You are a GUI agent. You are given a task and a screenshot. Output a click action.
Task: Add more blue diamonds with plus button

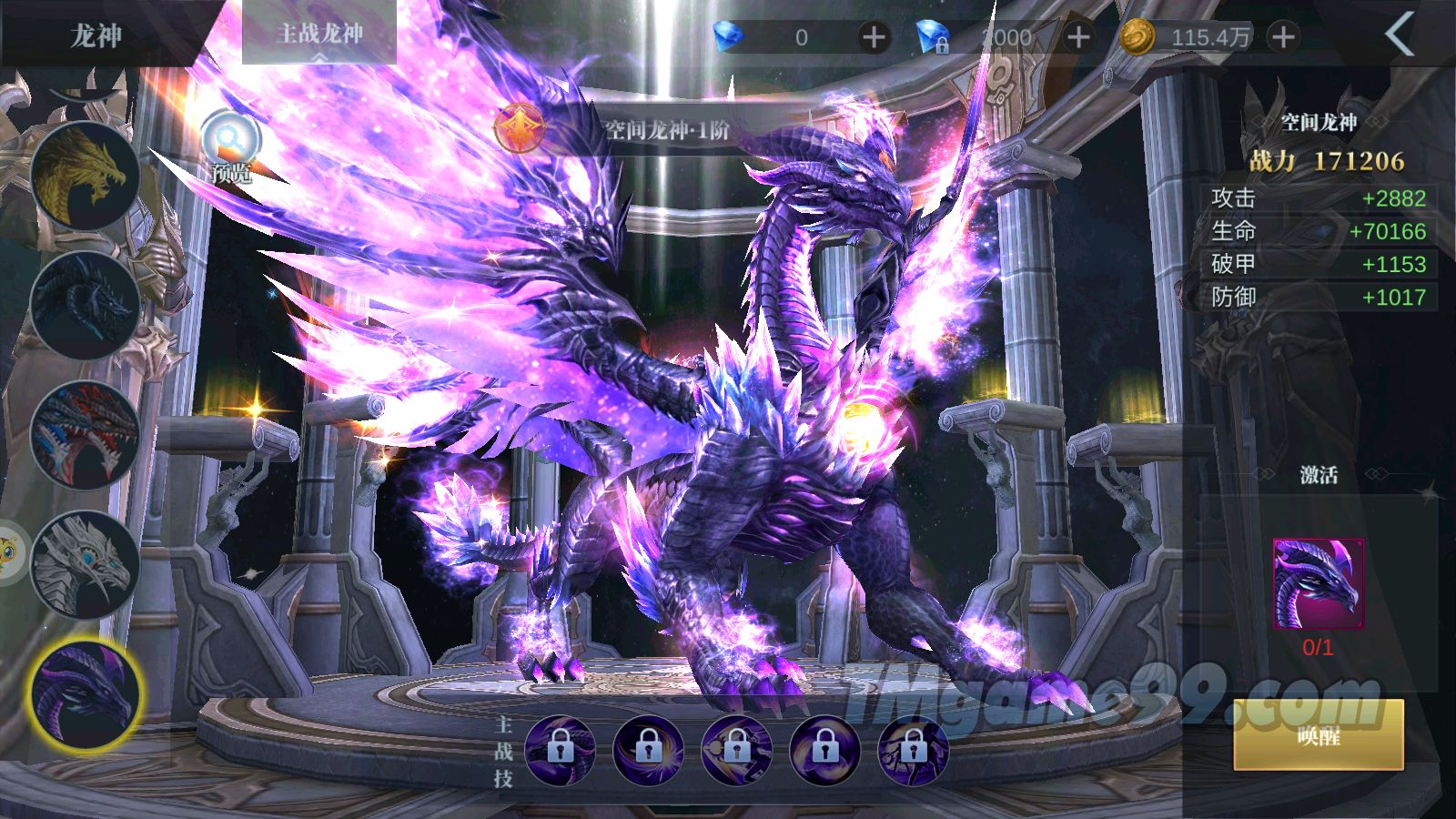tap(874, 37)
